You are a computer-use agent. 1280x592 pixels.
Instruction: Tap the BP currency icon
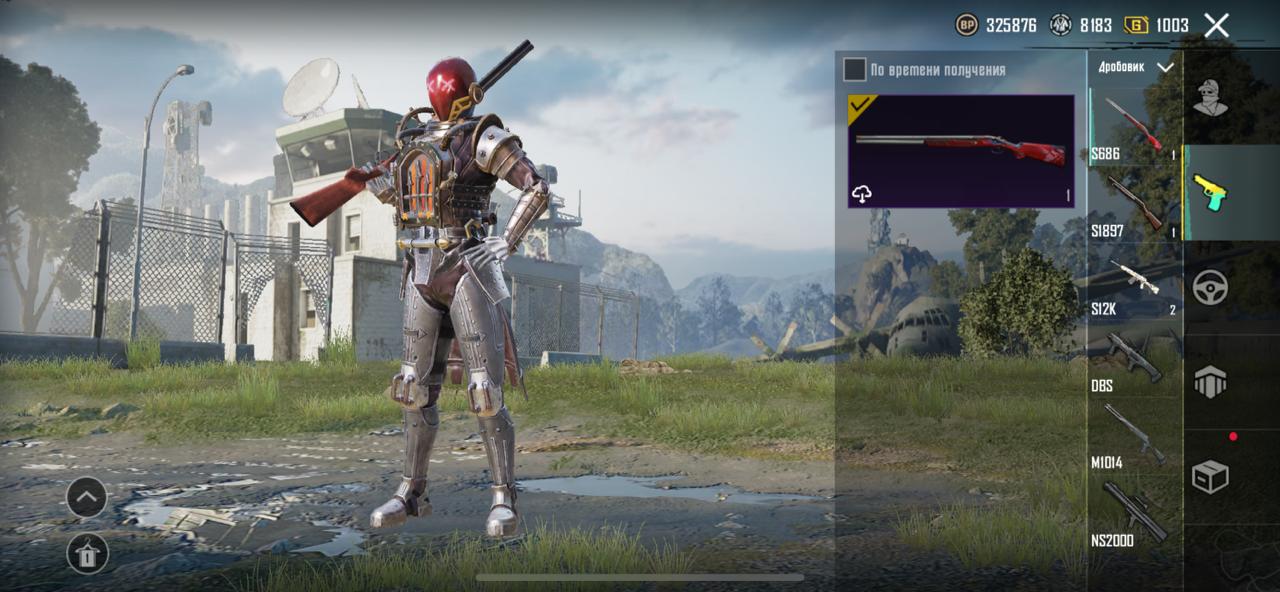click(967, 26)
